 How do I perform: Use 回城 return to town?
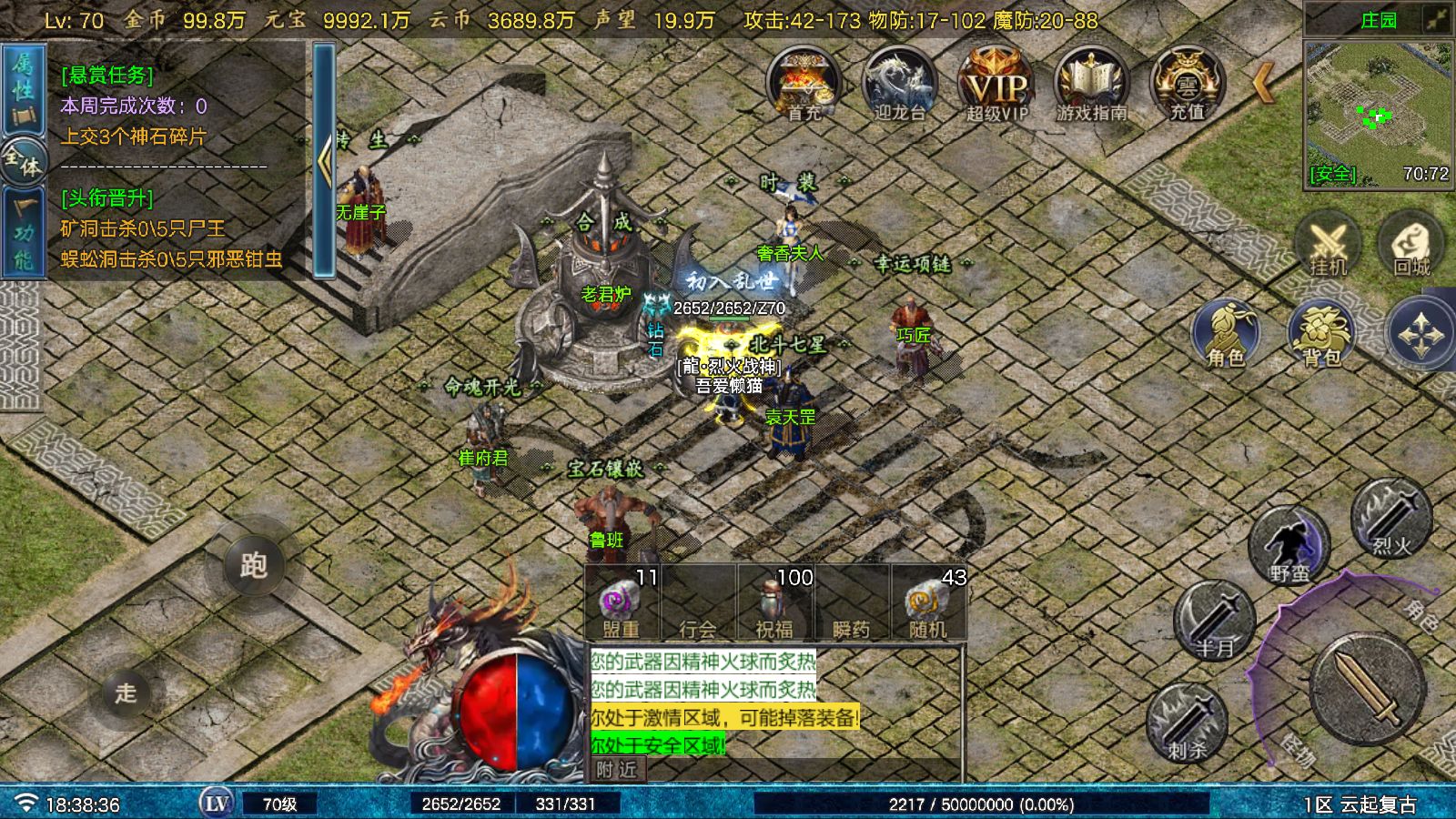1411,244
